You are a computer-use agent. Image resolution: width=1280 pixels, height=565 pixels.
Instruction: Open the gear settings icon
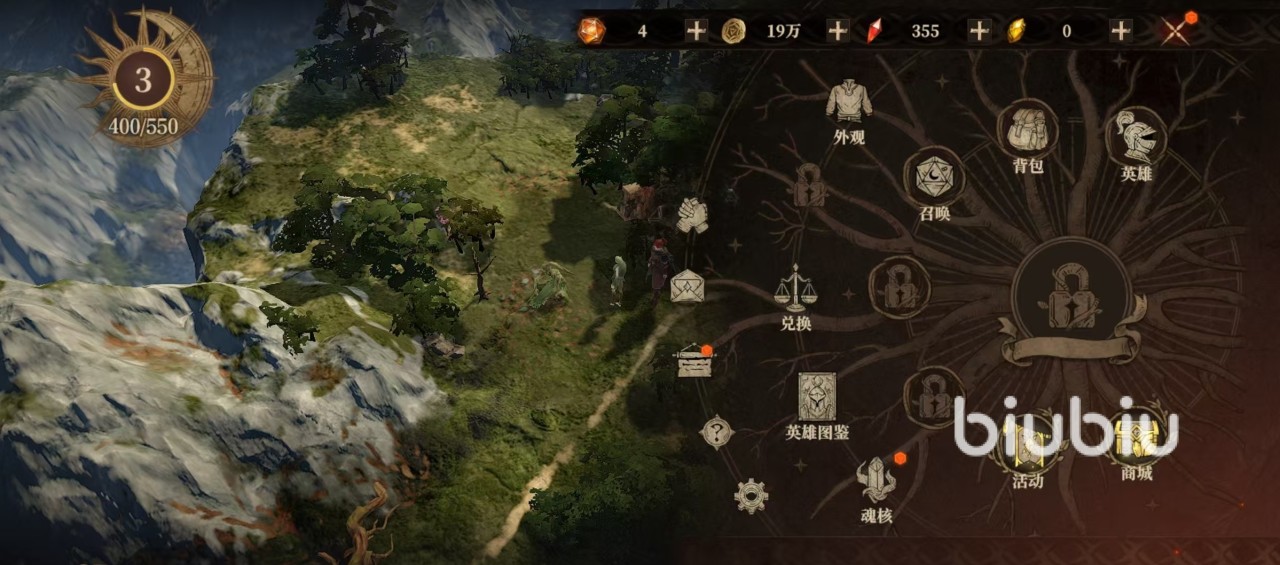click(x=750, y=495)
